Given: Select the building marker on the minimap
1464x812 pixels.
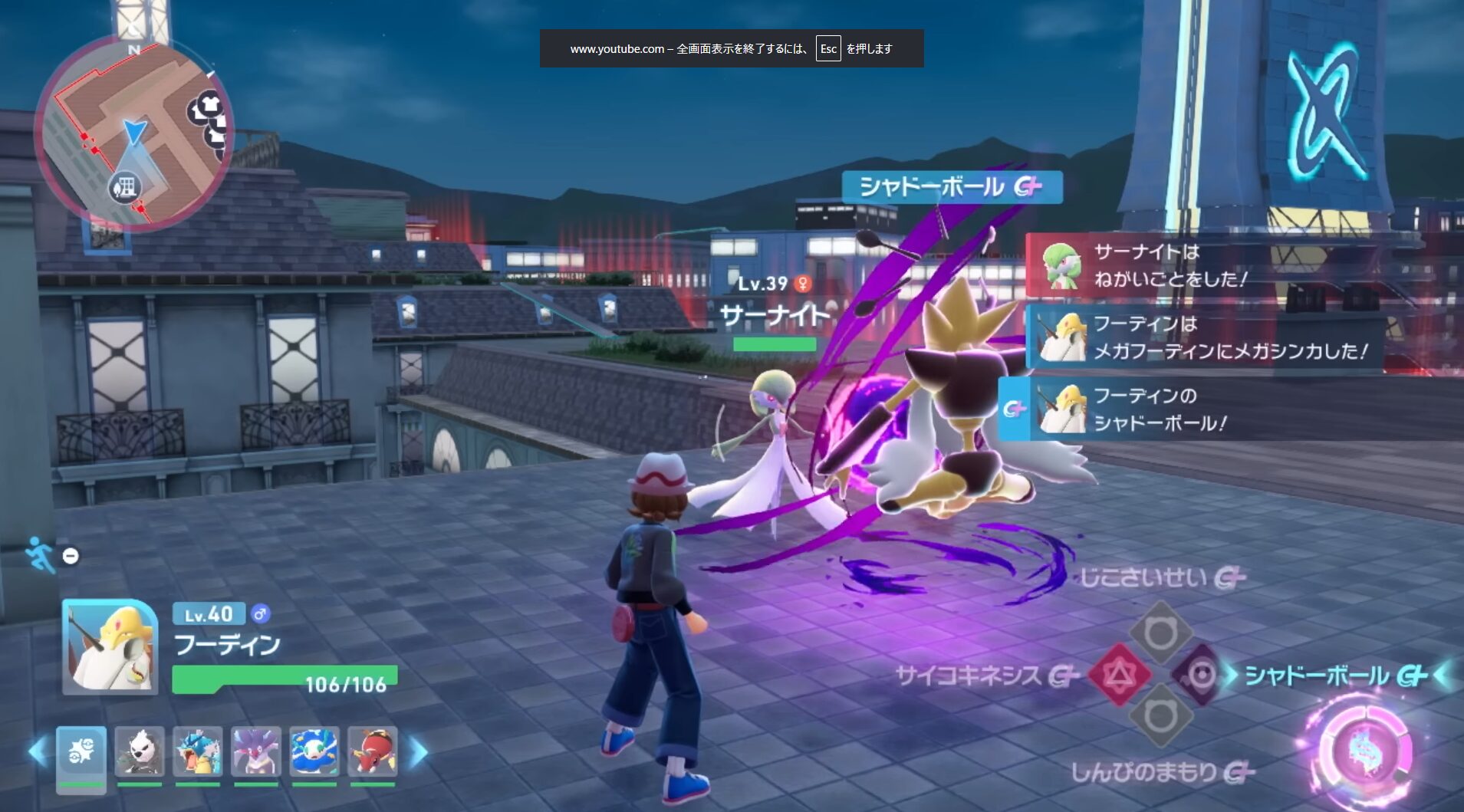Looking at the screenshot, I should [126, 186].
